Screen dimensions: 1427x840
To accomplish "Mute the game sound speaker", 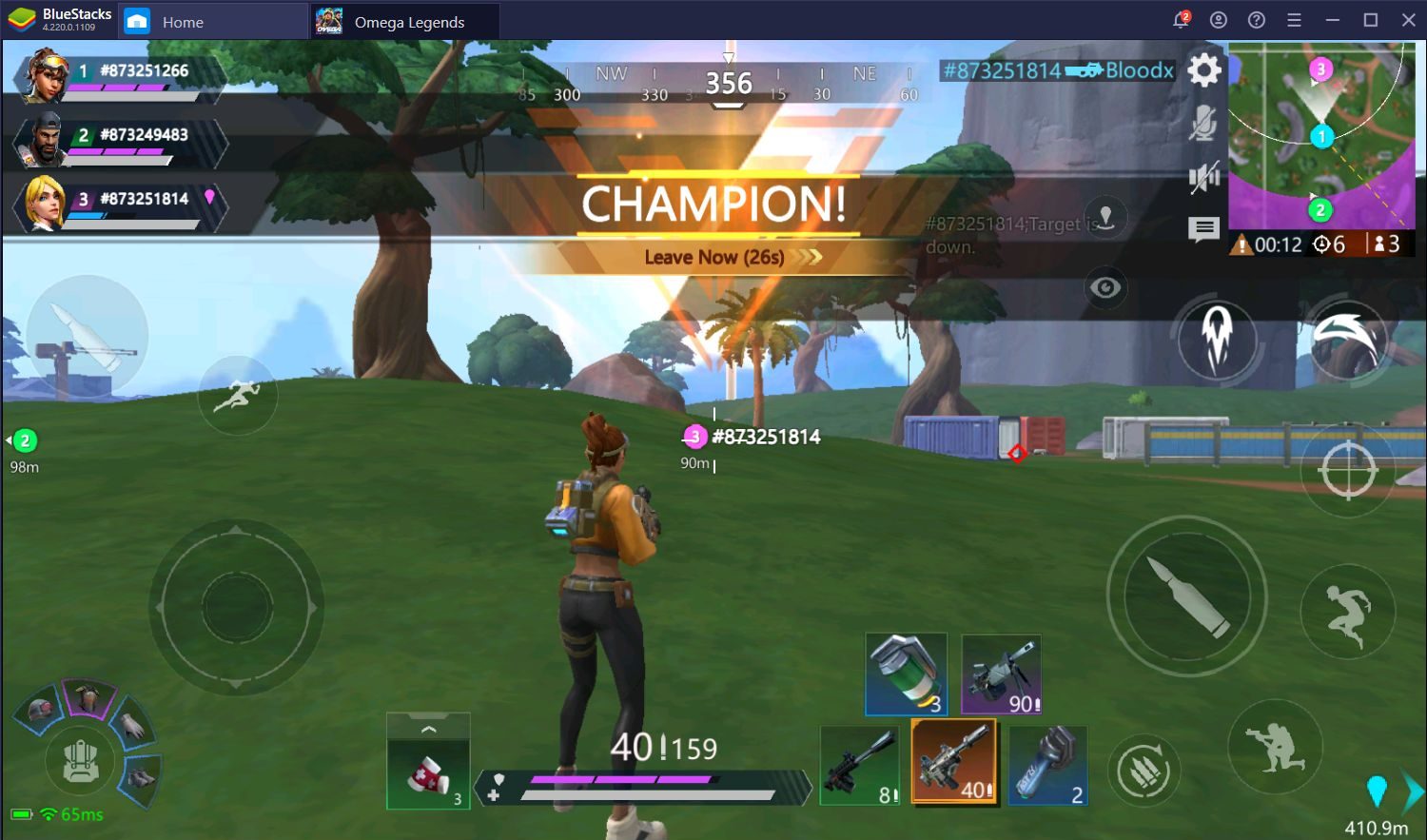I will coord(1204,176).
